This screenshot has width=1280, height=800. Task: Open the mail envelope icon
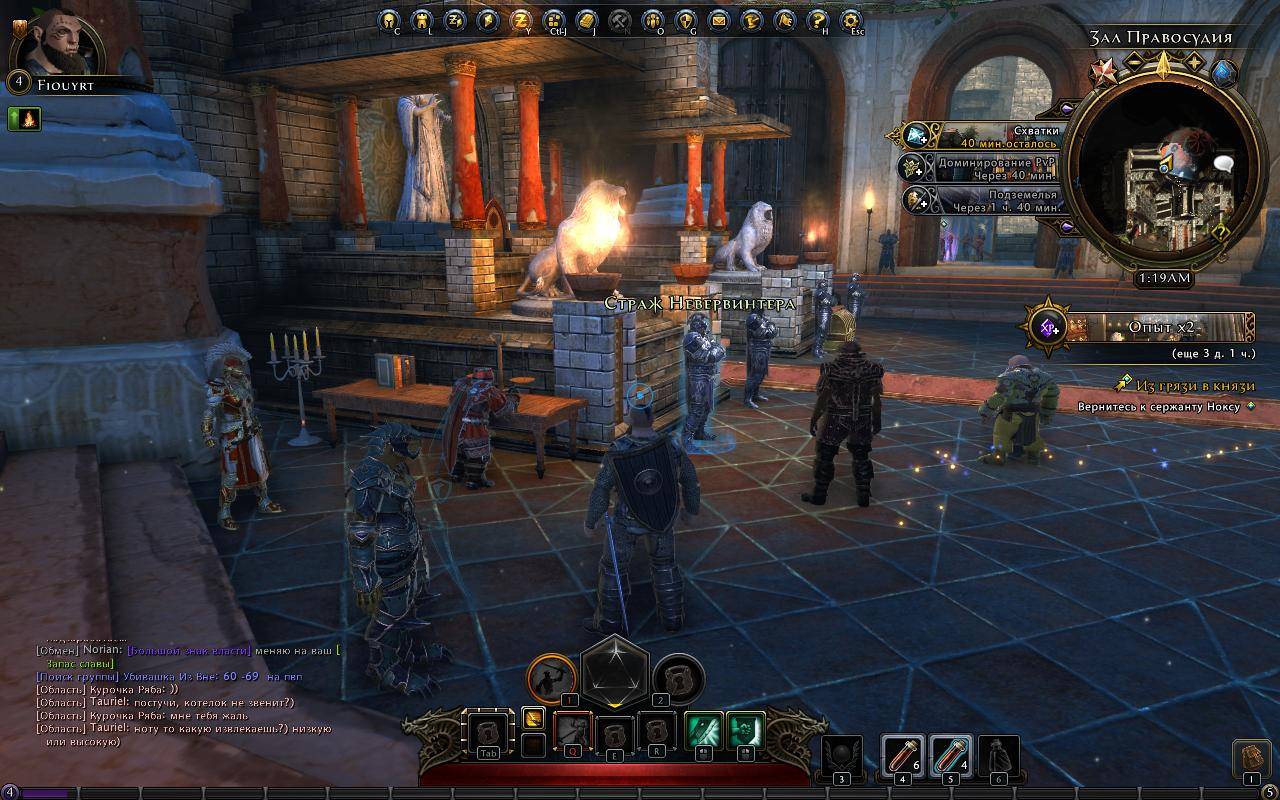pyautogui.click(x=719, y=19)
